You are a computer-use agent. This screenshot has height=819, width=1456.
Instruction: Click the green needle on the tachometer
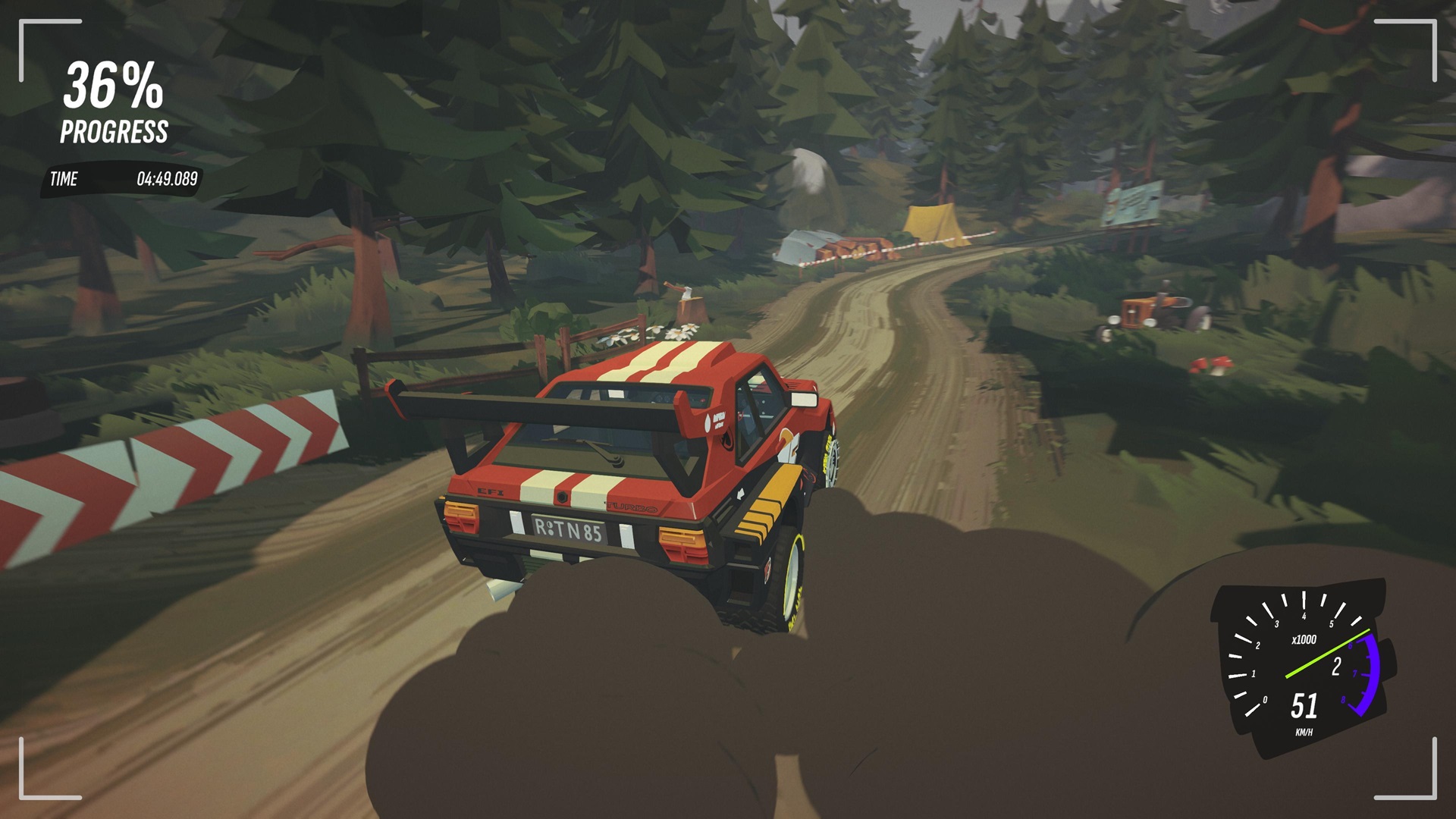tap(1328, 655)
